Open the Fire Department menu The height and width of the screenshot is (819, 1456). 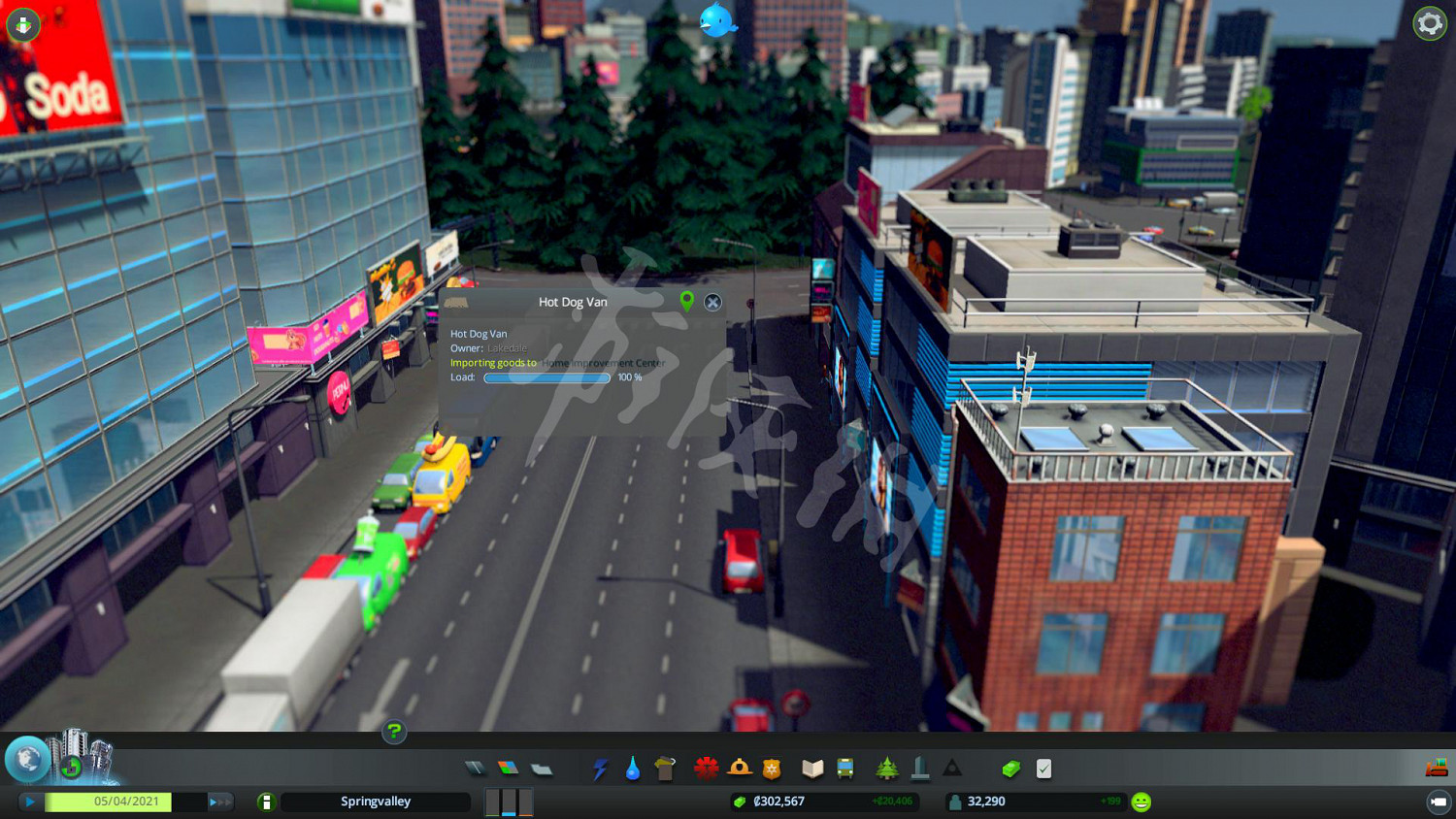pyautogui.click(x=738, y=768)
